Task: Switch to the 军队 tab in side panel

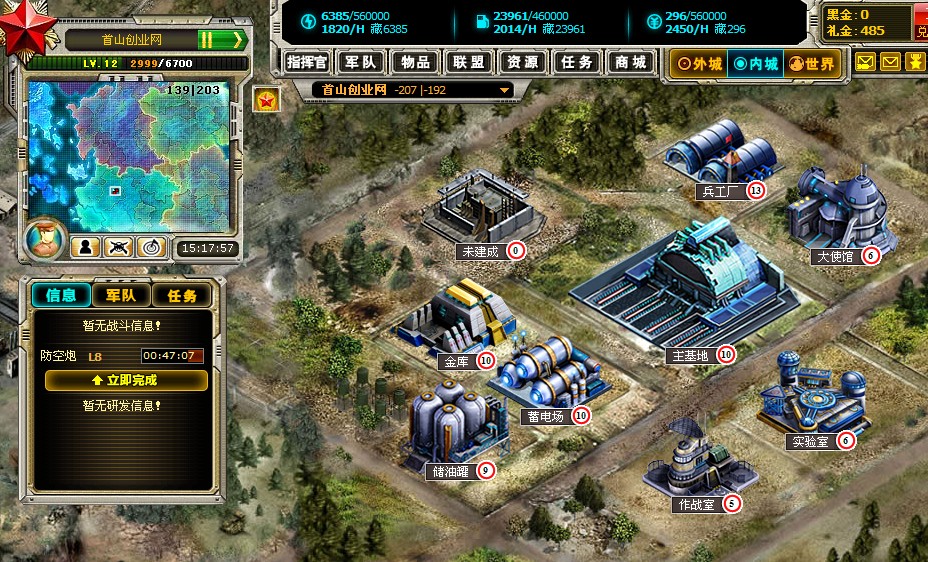Action: click(x=121, y=295)
